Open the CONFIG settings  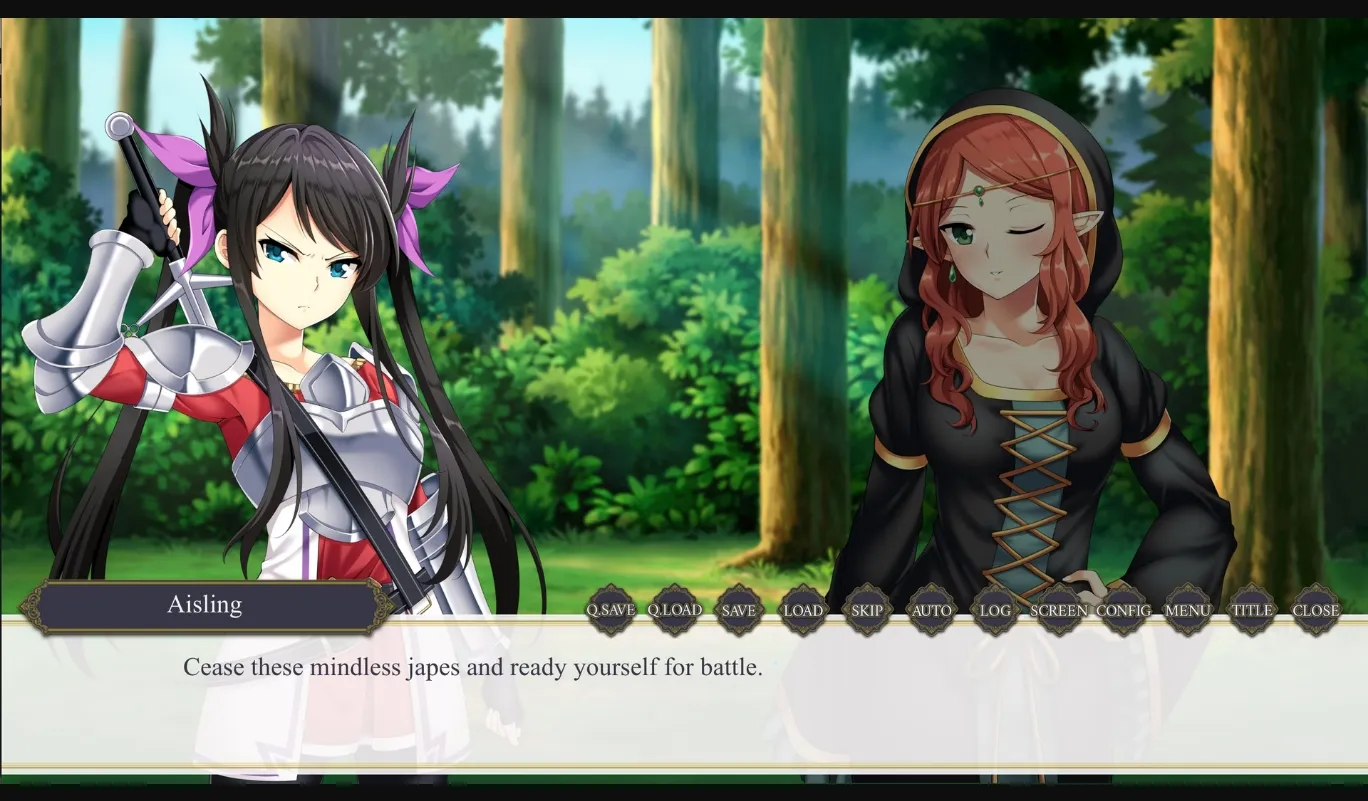[x=1124, y=609]
